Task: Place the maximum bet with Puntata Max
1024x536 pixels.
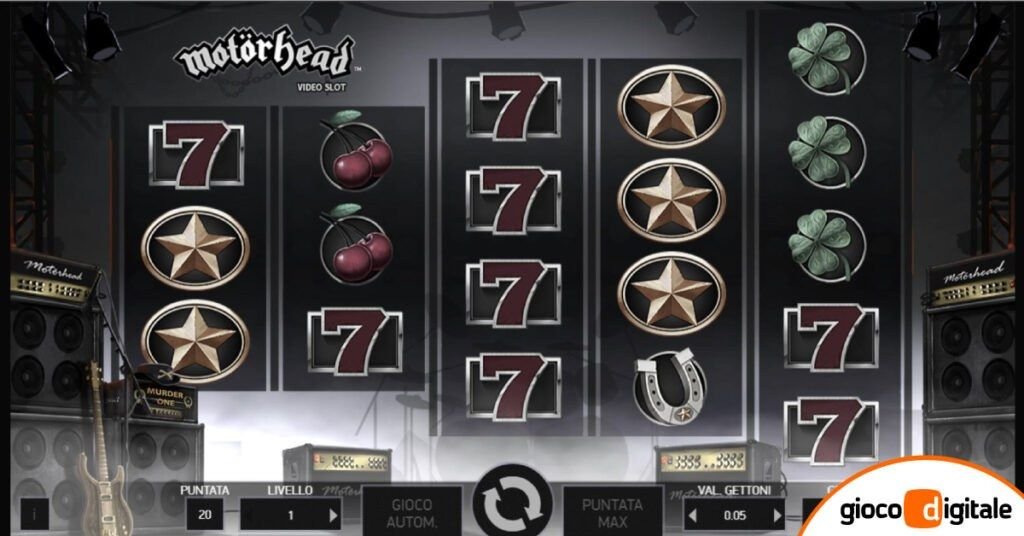Action: (612, 512)
